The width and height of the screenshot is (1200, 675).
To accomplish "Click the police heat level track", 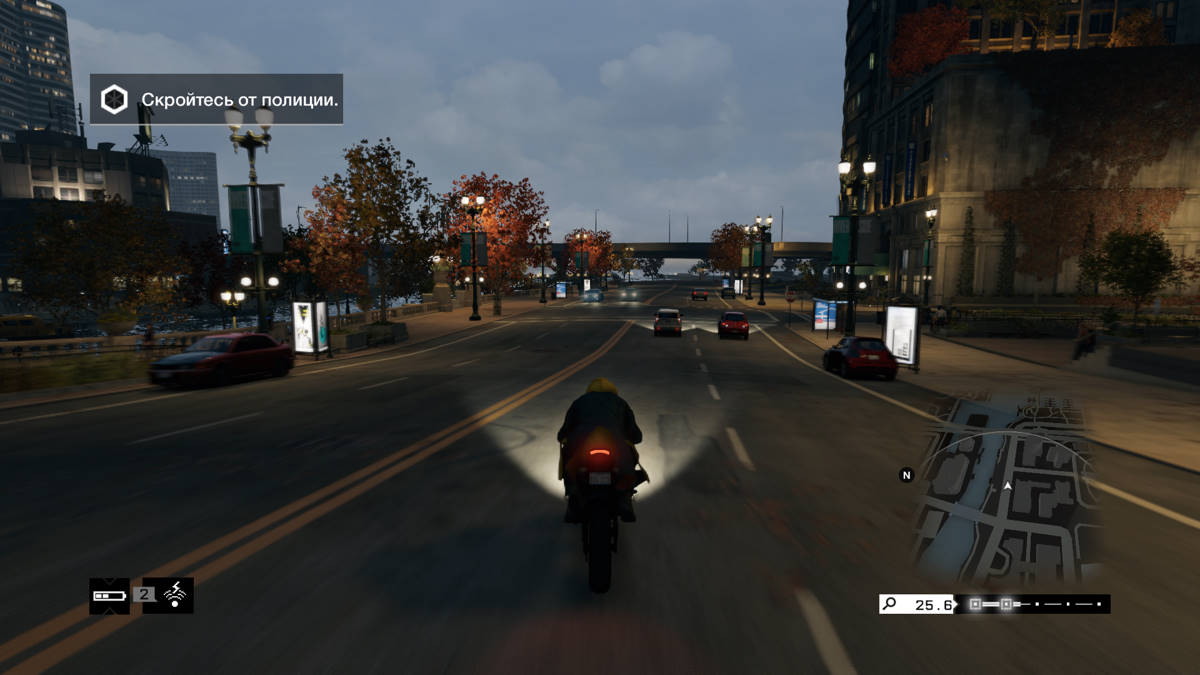I will tap(1033, 604).
